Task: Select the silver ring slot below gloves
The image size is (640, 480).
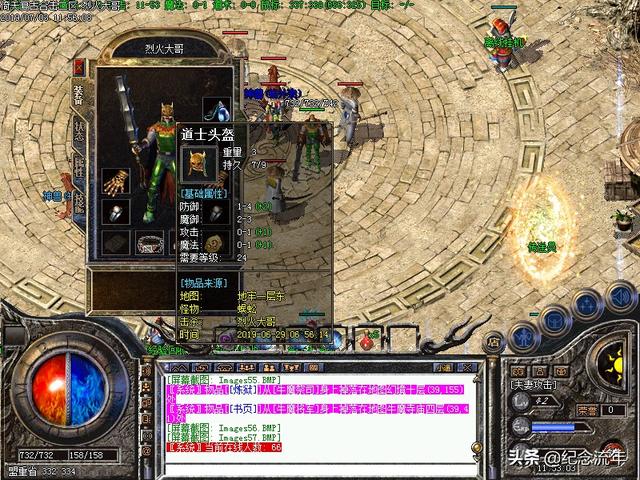Action: 115,213
